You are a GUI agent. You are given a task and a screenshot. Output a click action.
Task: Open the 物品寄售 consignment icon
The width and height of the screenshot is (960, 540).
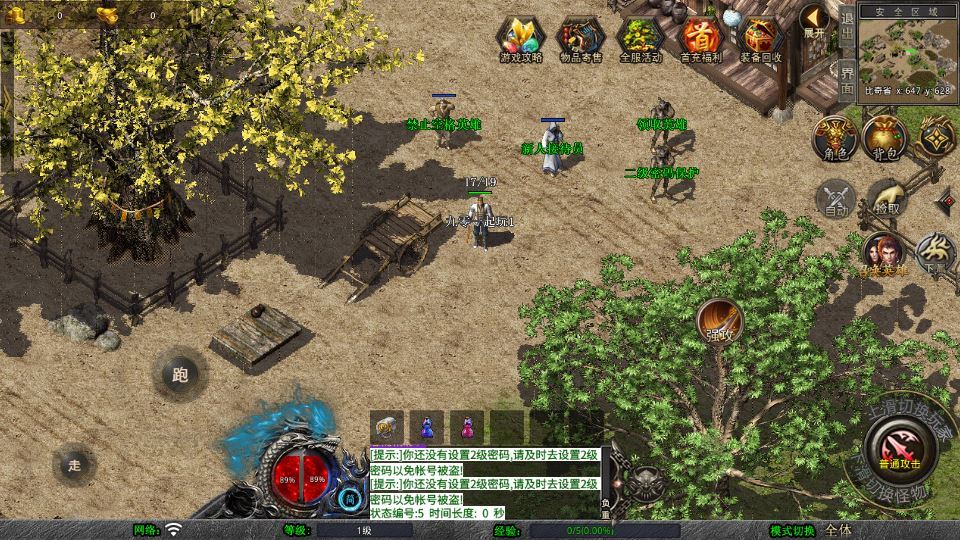[x=580, y=38]
